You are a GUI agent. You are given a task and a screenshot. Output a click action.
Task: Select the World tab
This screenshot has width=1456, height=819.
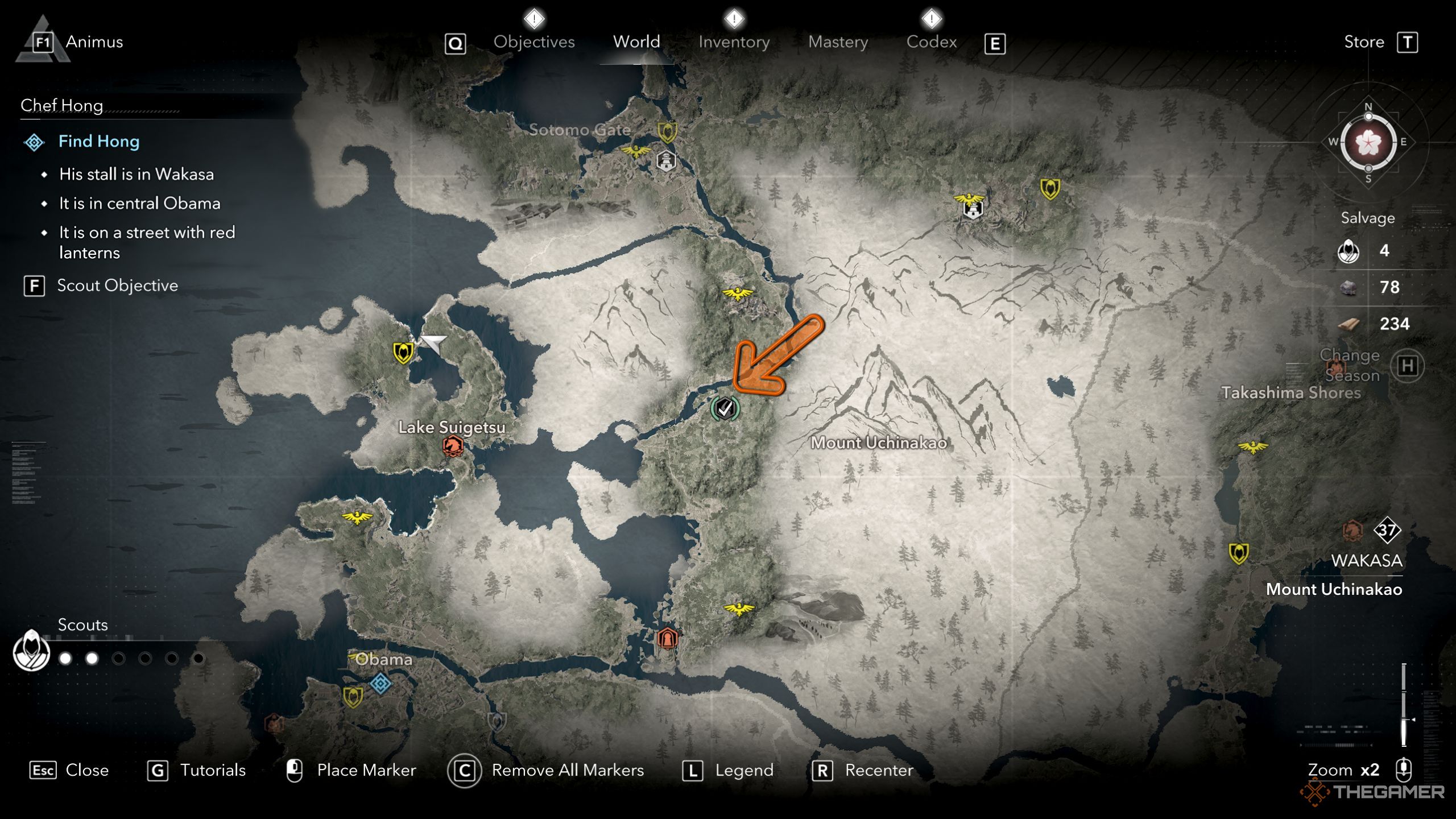click(x=636, y=42)
